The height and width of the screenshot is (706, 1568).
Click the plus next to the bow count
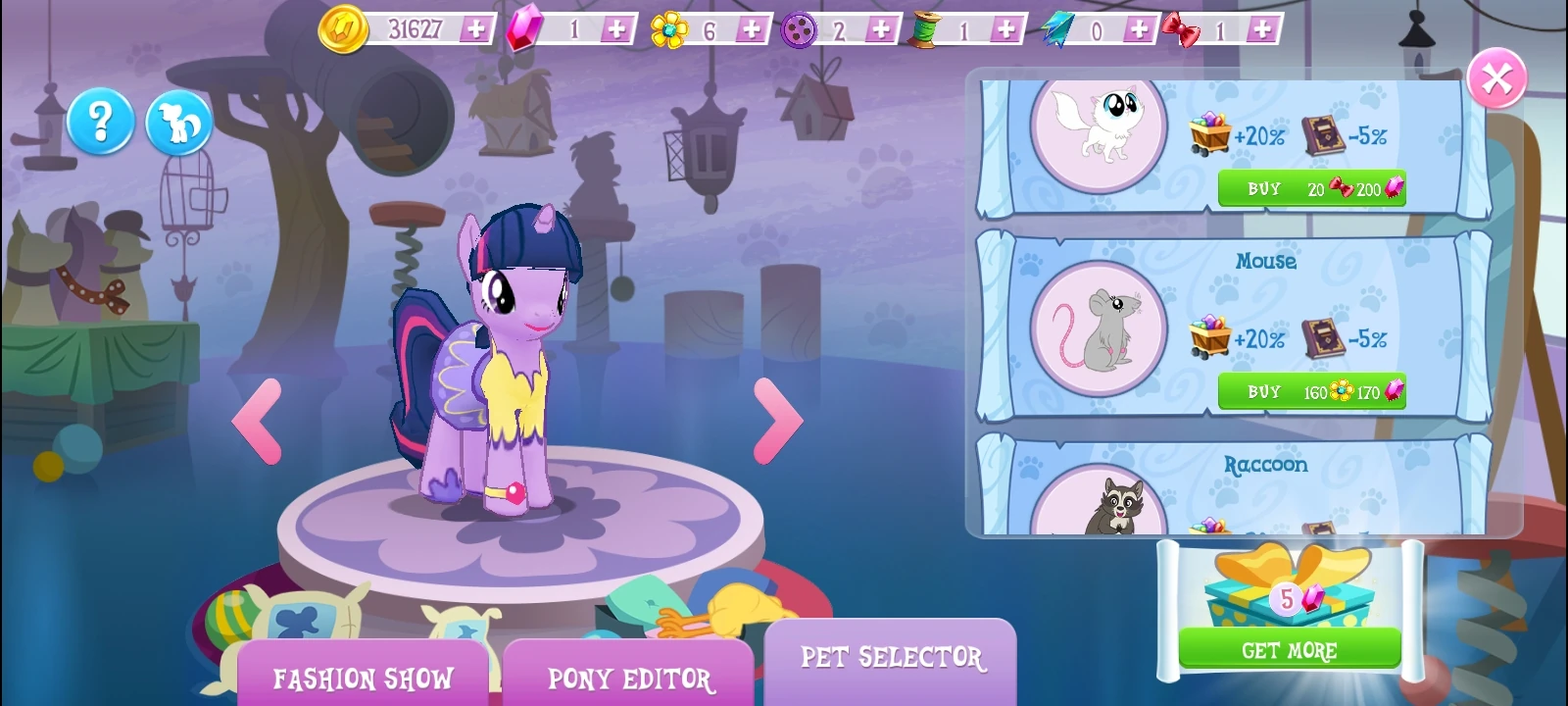[1262, 28]
